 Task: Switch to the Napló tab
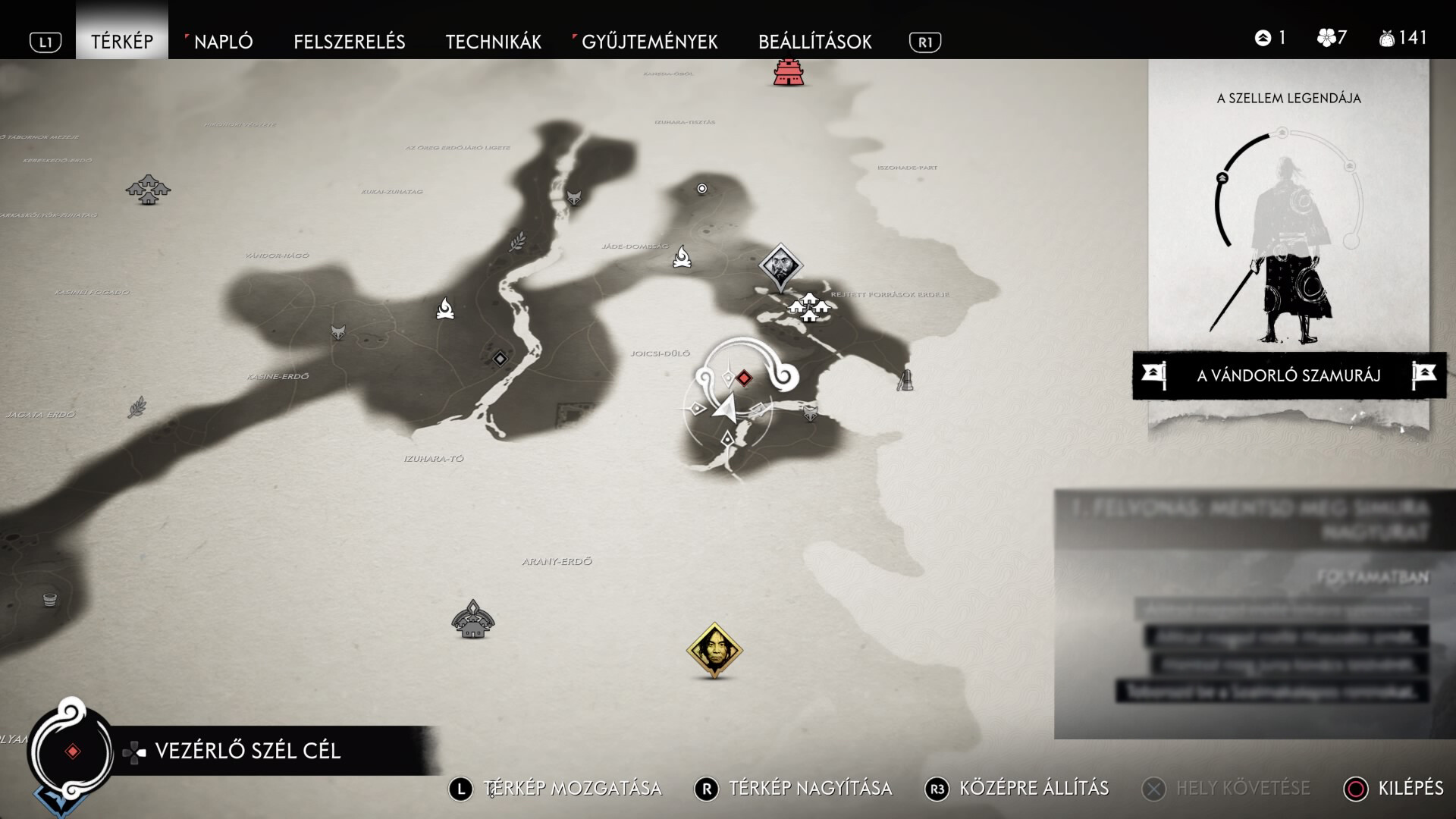tap(223, 42)
